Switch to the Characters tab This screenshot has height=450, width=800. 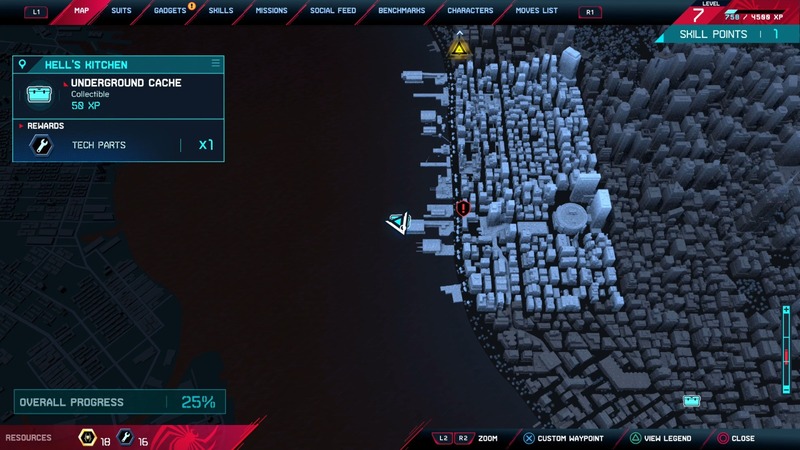470,11
